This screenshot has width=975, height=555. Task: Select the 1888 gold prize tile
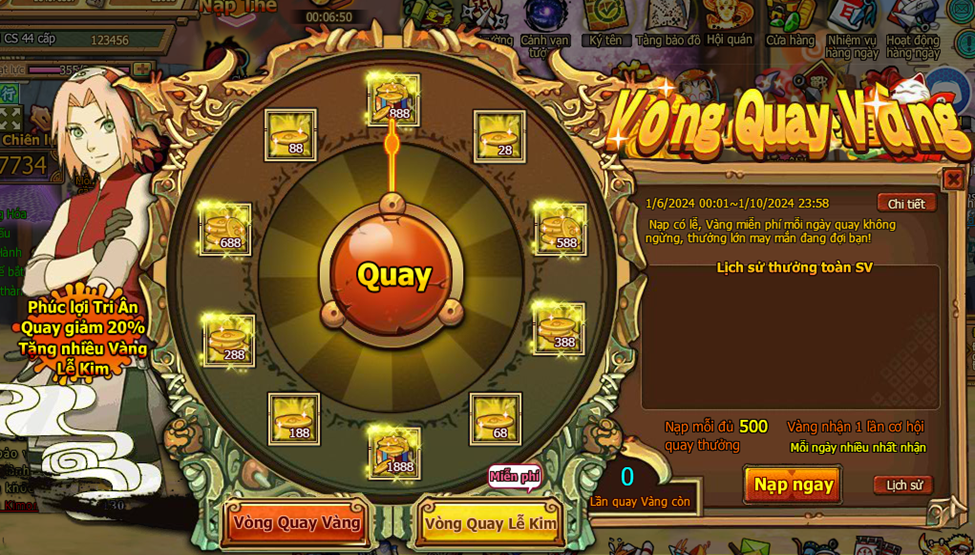(x=394, y=452)
